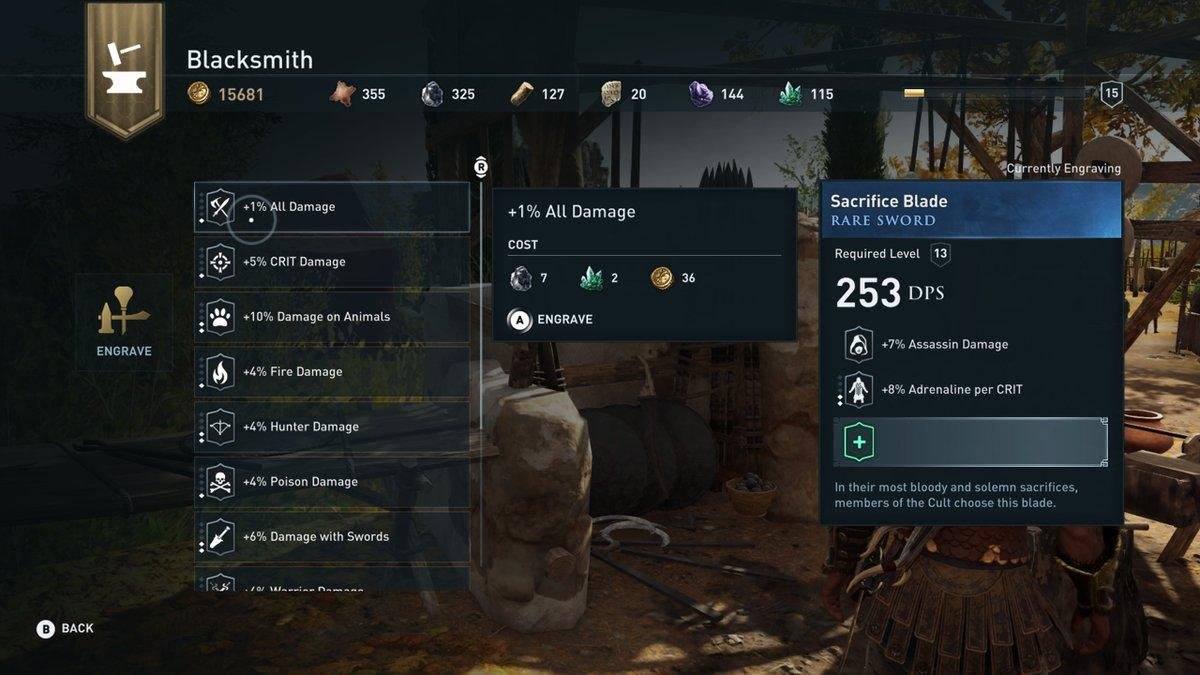
Task: Select the +1% All Damage engraving
Action: (x=331, y=207)
